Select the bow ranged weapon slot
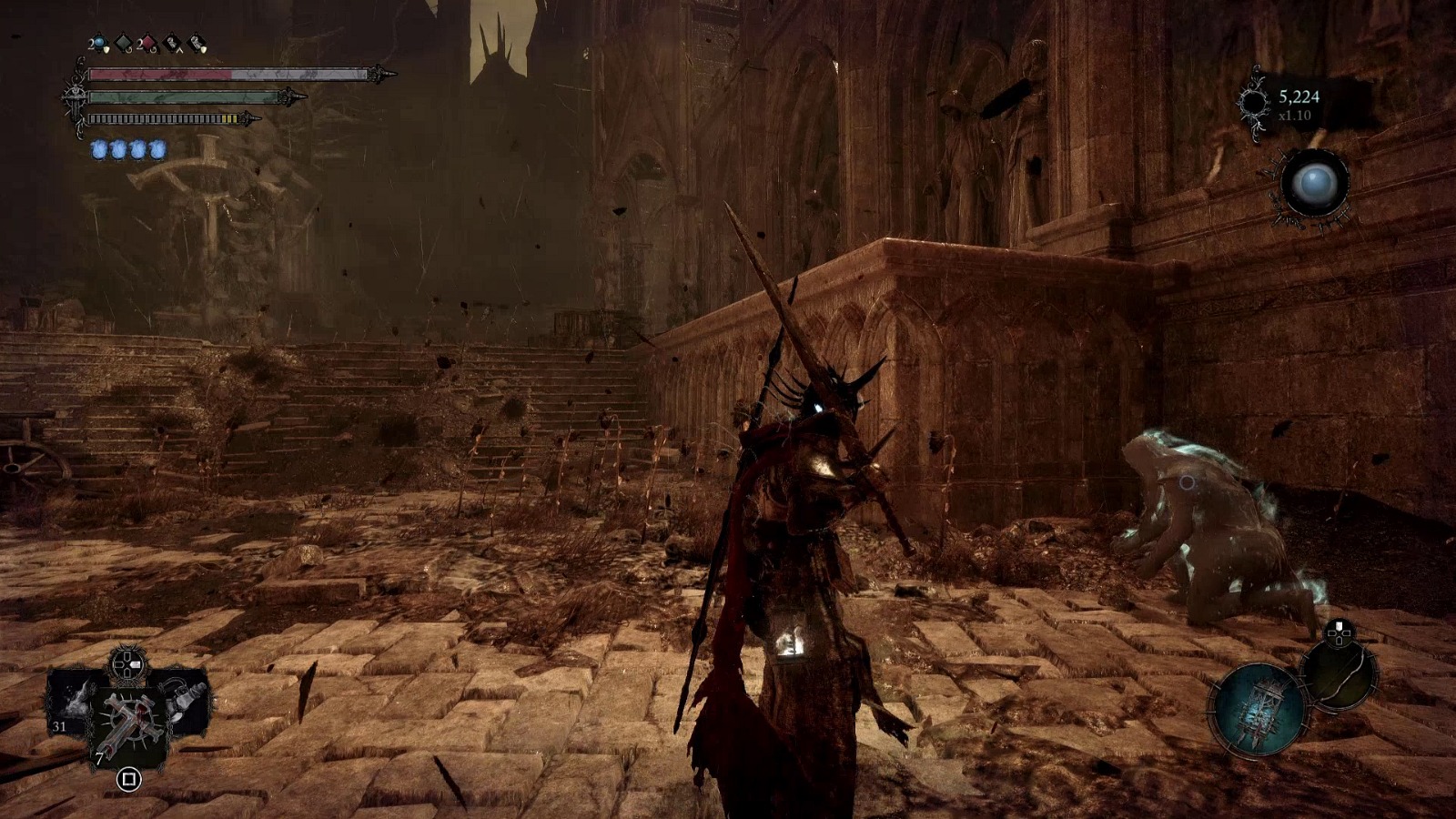The image size is (1456, 819). [1340, 674]
